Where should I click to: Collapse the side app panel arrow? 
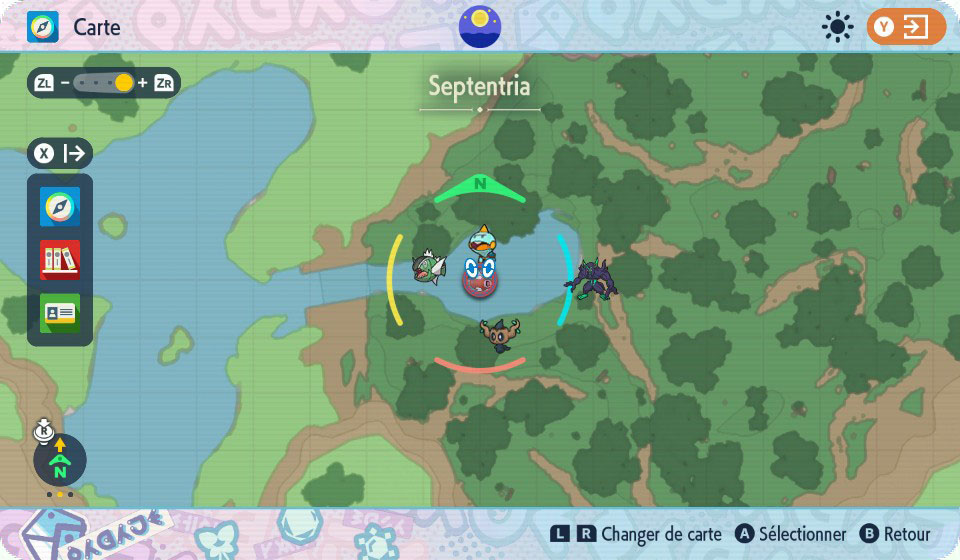pyautogui.click(x=74, y=154)
